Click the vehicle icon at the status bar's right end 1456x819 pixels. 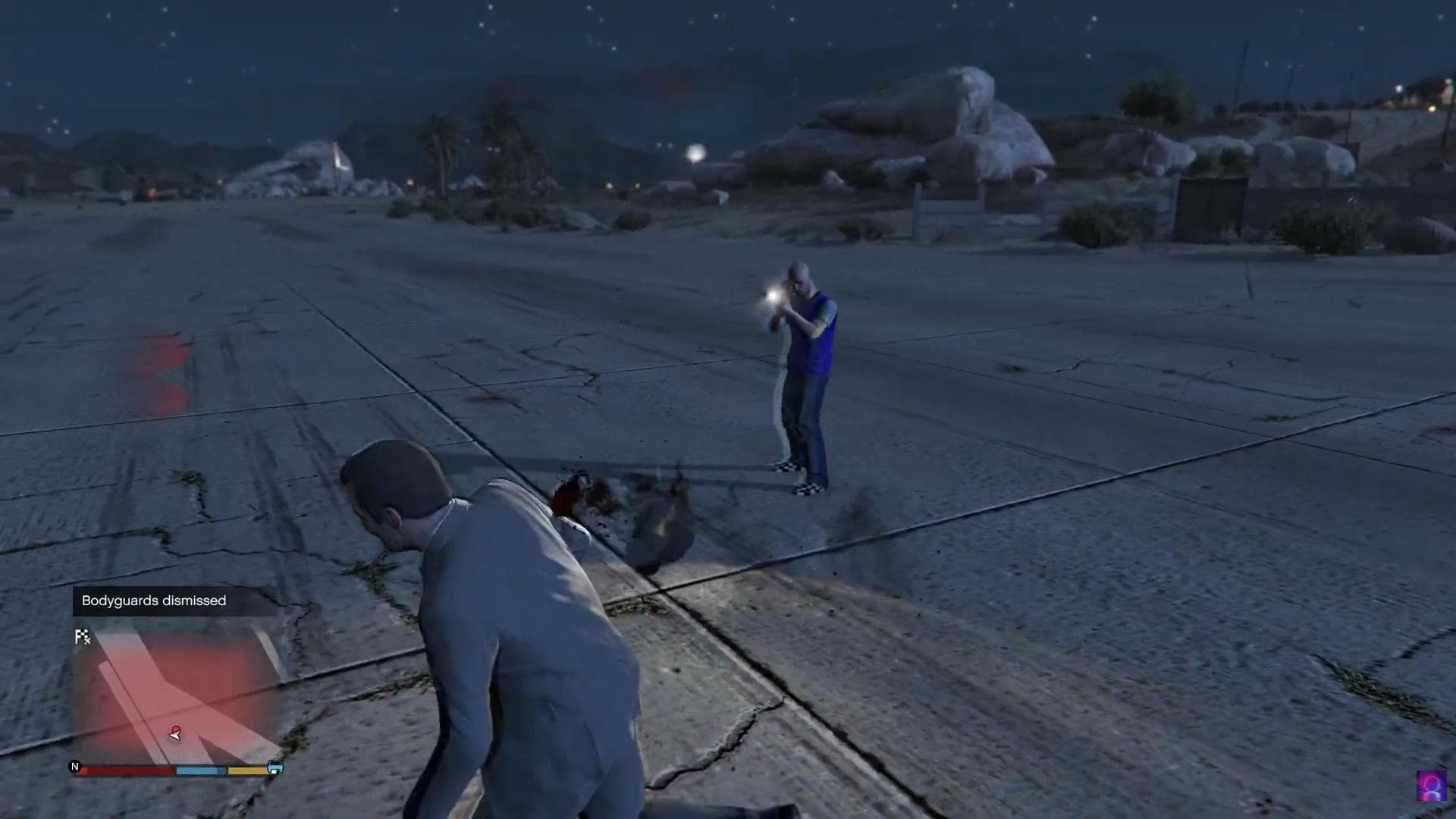pos(275,768)
